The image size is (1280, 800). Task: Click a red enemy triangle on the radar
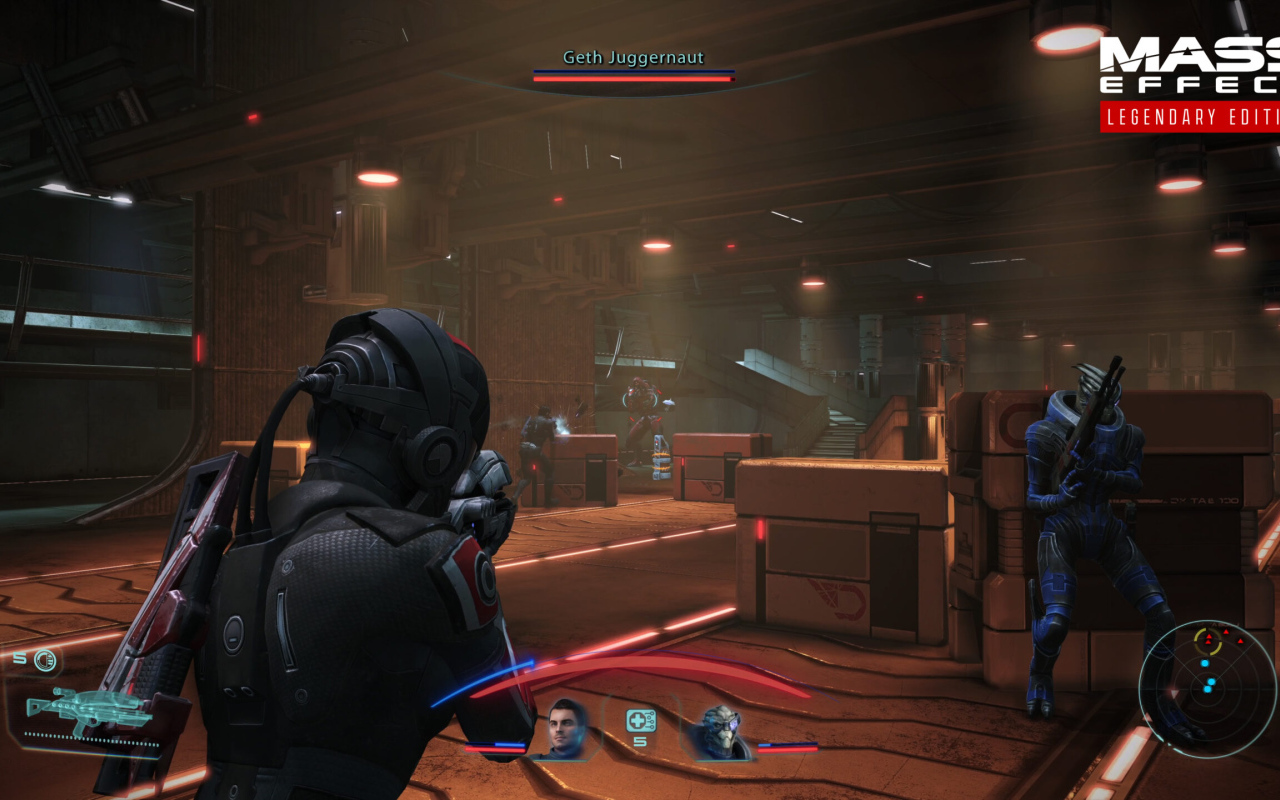(x=1210, y=637)
